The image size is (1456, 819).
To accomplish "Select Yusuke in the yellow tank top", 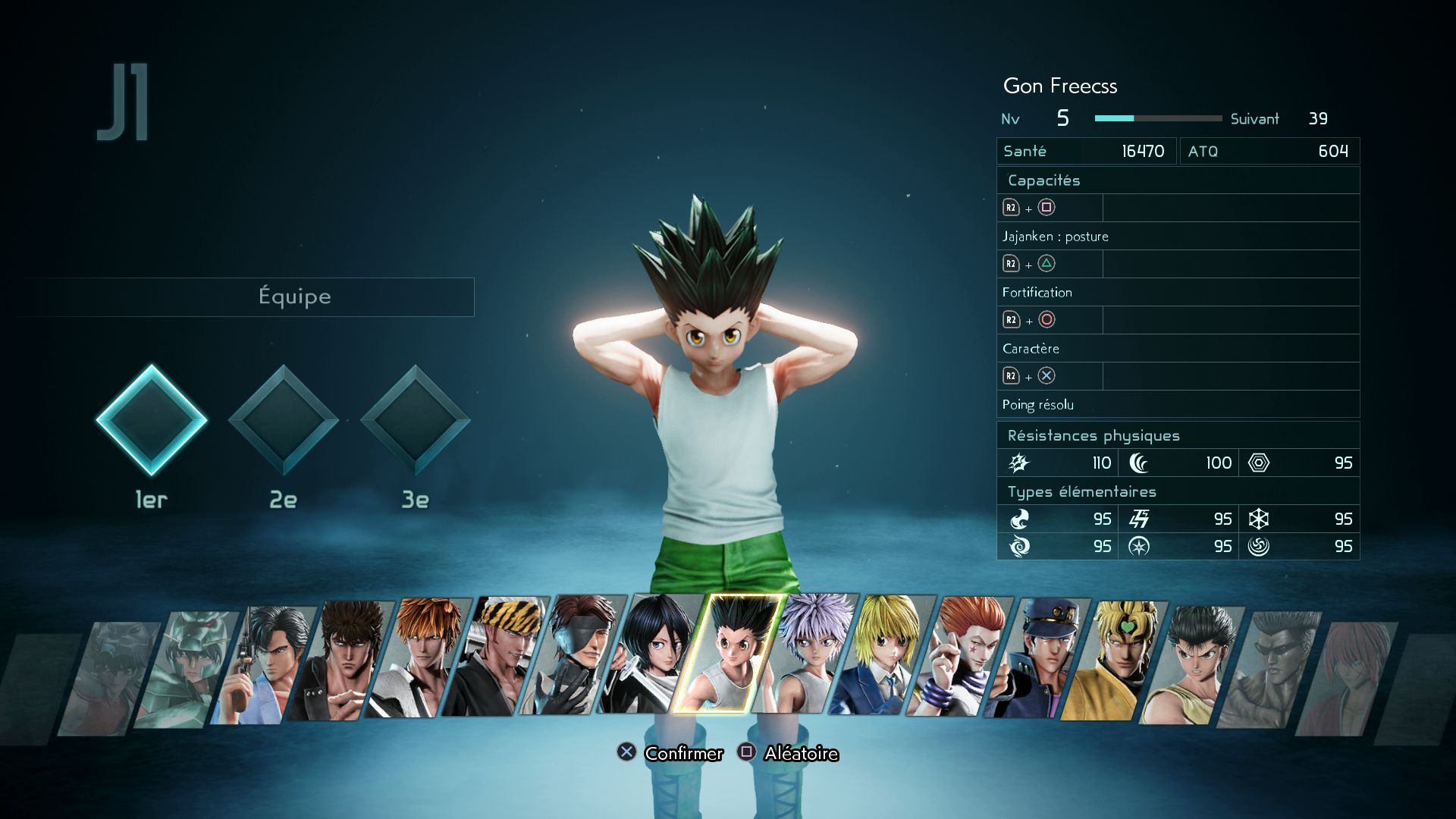I will 1192,664.
